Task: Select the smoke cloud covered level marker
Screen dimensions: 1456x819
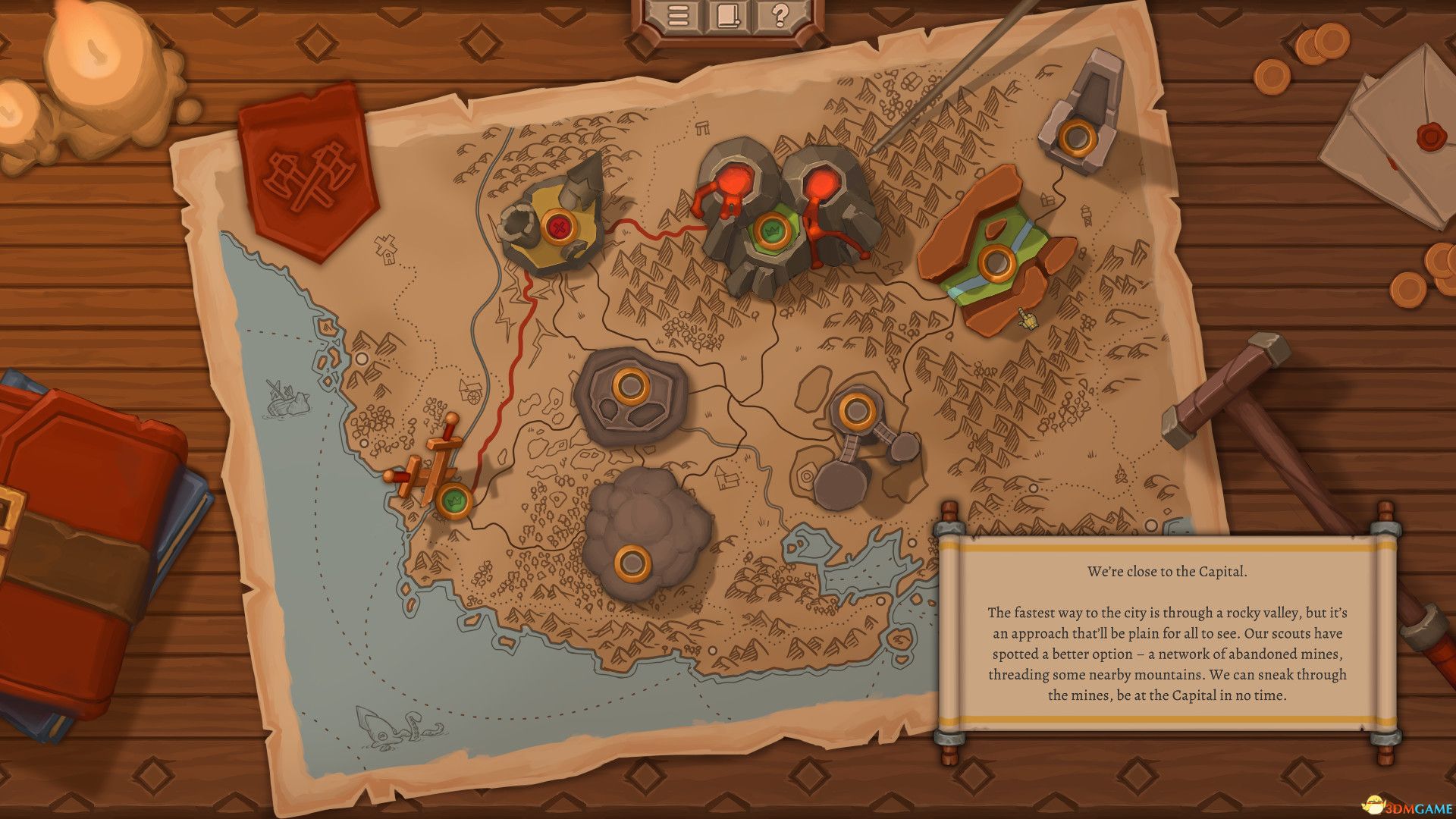Action: coord(629,563)
